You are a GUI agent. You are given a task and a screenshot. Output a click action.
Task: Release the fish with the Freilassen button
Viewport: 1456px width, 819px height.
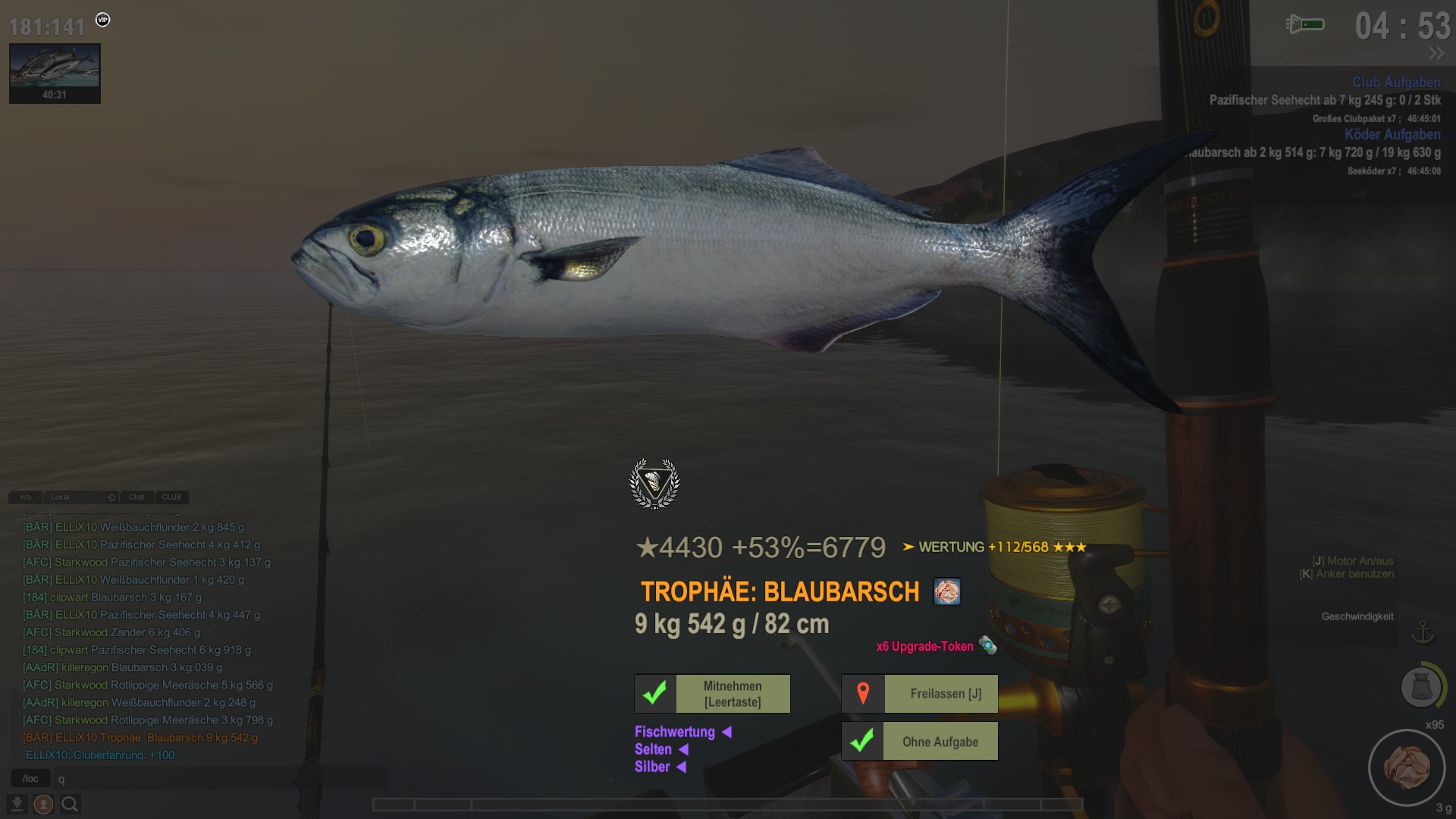pos(920,694)
